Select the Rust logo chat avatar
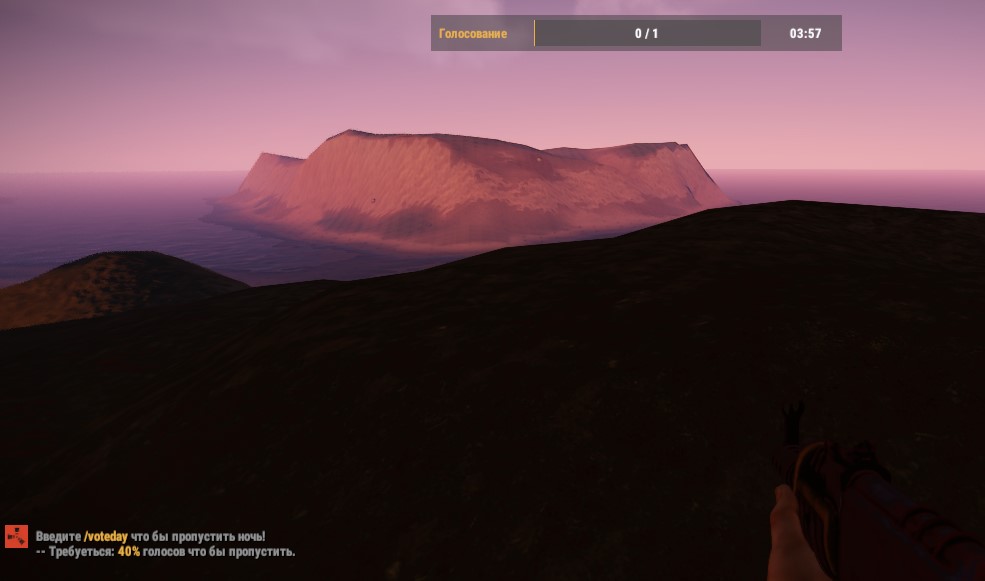 tap(16, 537)
